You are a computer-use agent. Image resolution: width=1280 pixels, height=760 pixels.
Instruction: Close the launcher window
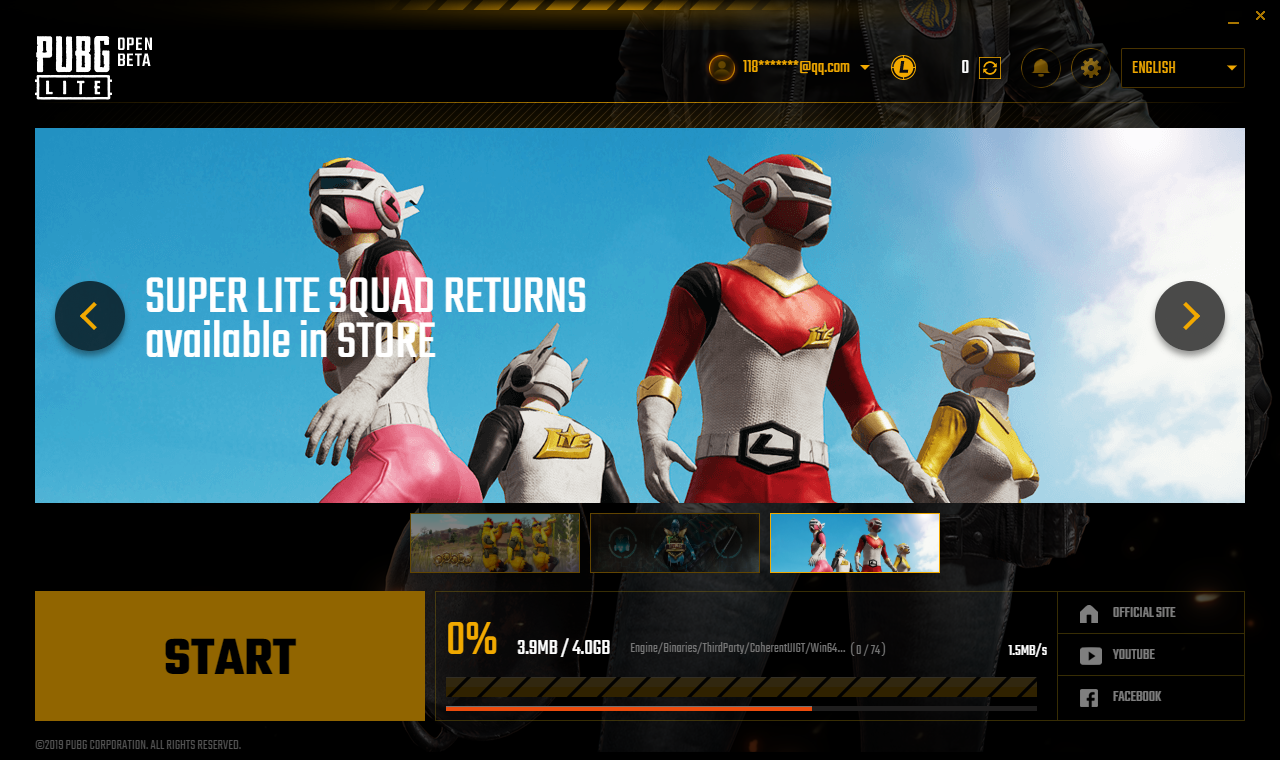point(1261,16)
